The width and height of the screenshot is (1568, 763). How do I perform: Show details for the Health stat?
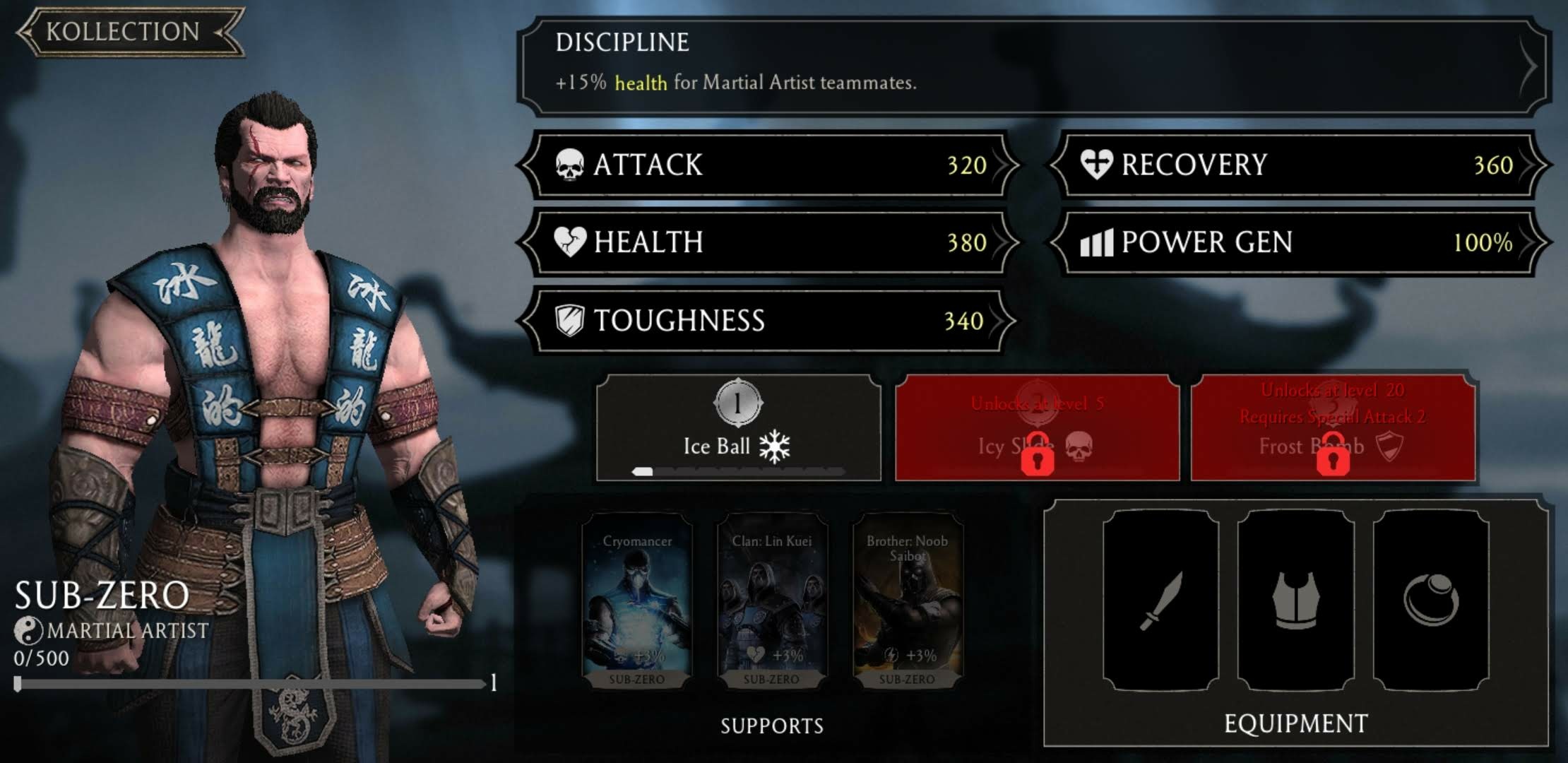tap(768, 242)
